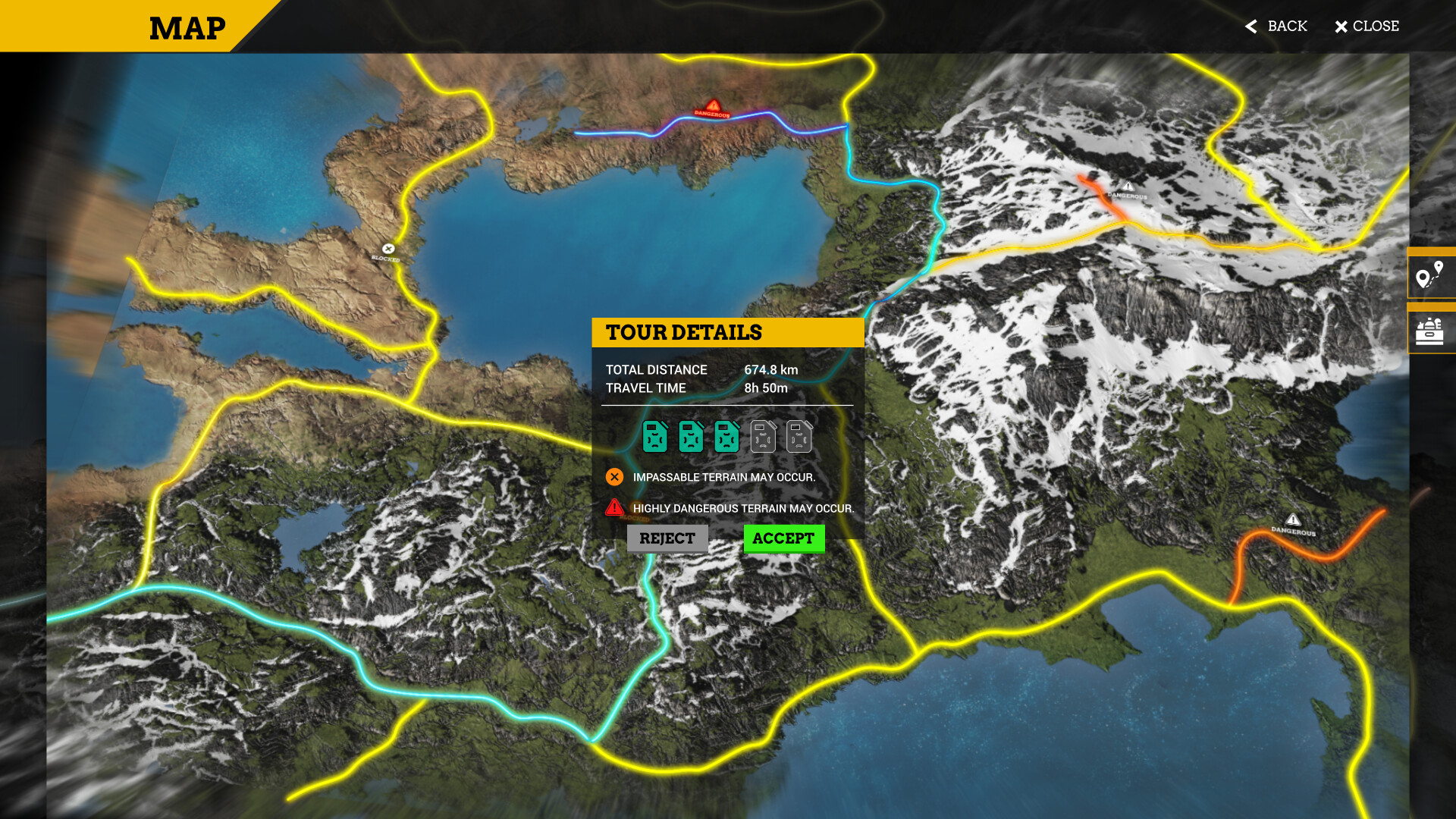The image size is (1456, 819).
Task: Click the orange impassable terrain warning icon
Action: click(613, 477)
